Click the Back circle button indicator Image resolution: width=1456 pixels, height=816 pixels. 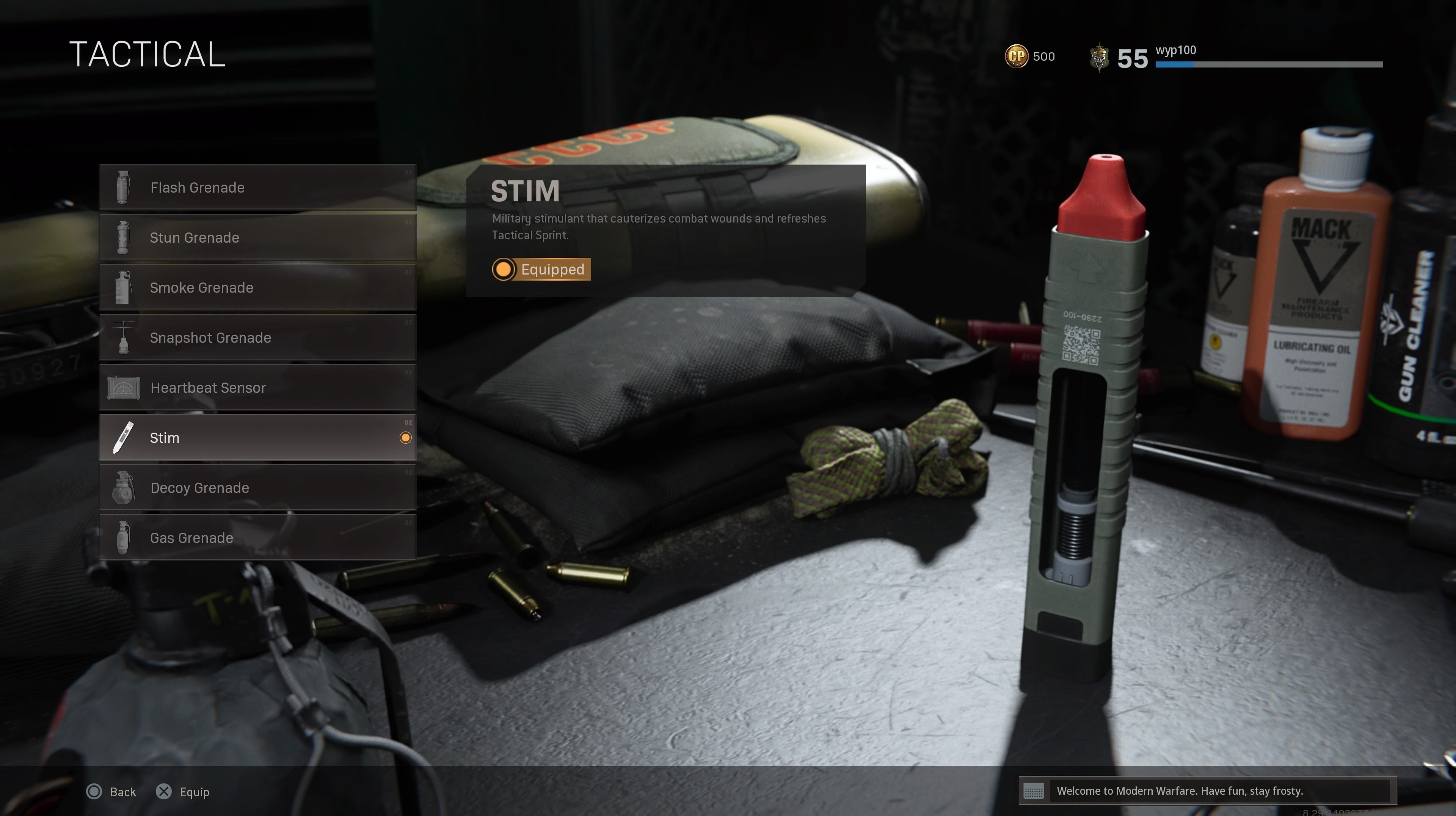point(94,792)
